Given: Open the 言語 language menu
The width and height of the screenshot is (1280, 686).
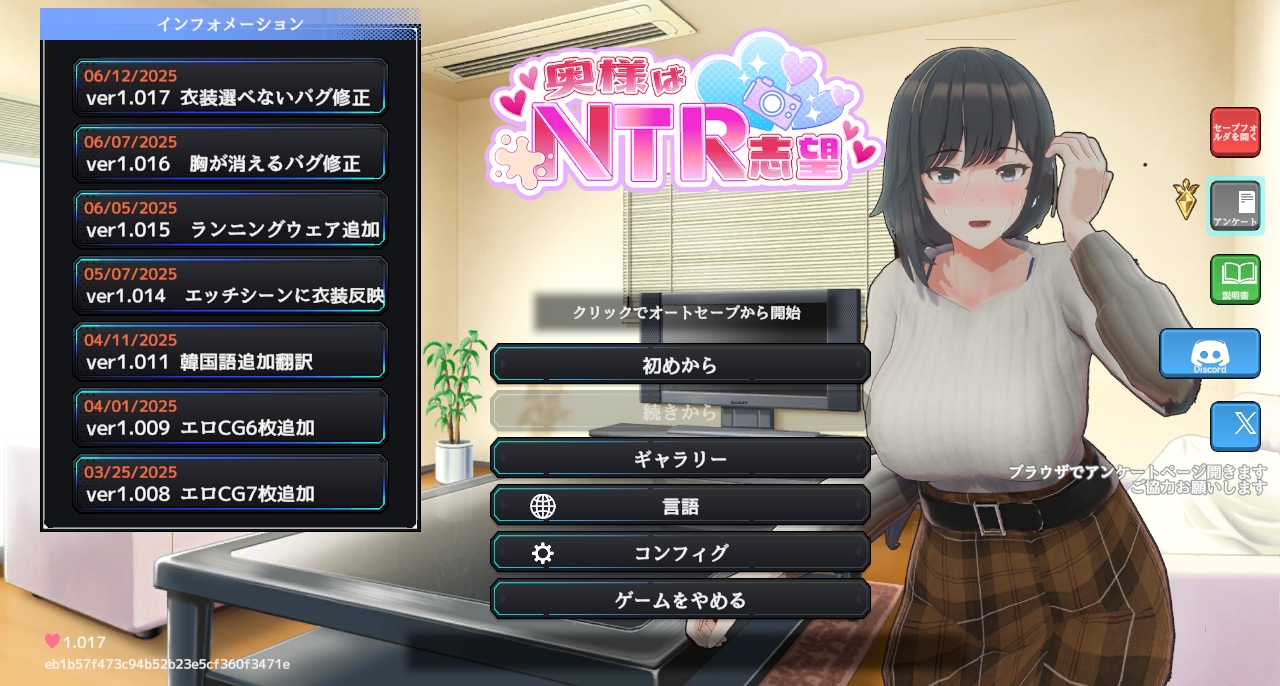Looking at the screenshot, I should [x=680, y=506].
